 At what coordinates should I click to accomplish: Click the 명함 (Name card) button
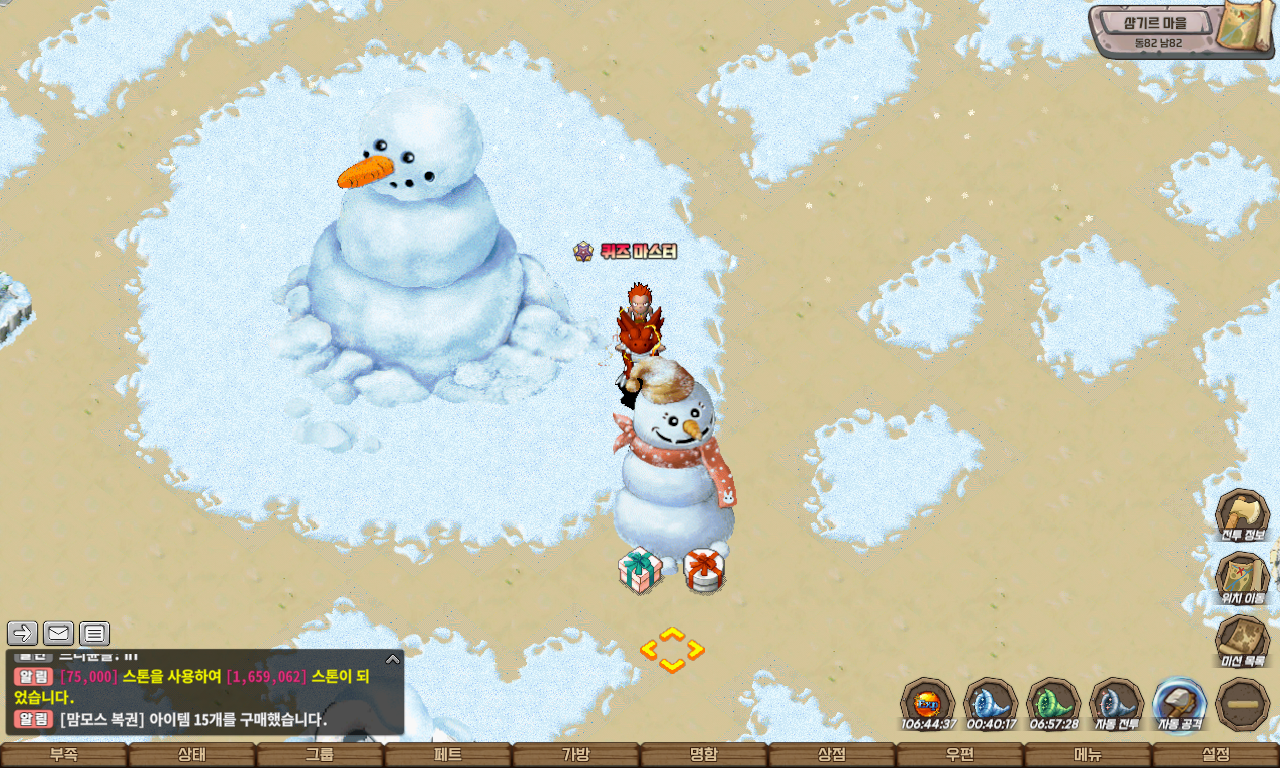pos(704,755)
